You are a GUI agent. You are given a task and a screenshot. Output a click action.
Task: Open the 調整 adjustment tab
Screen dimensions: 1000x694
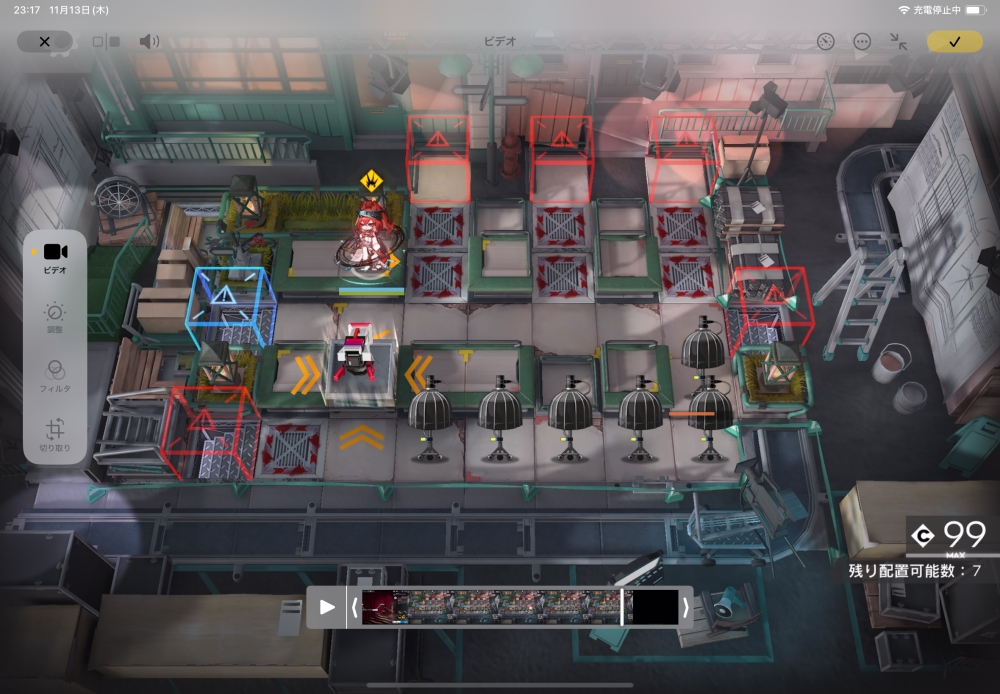pyautogui.click(x=55, y=318)
